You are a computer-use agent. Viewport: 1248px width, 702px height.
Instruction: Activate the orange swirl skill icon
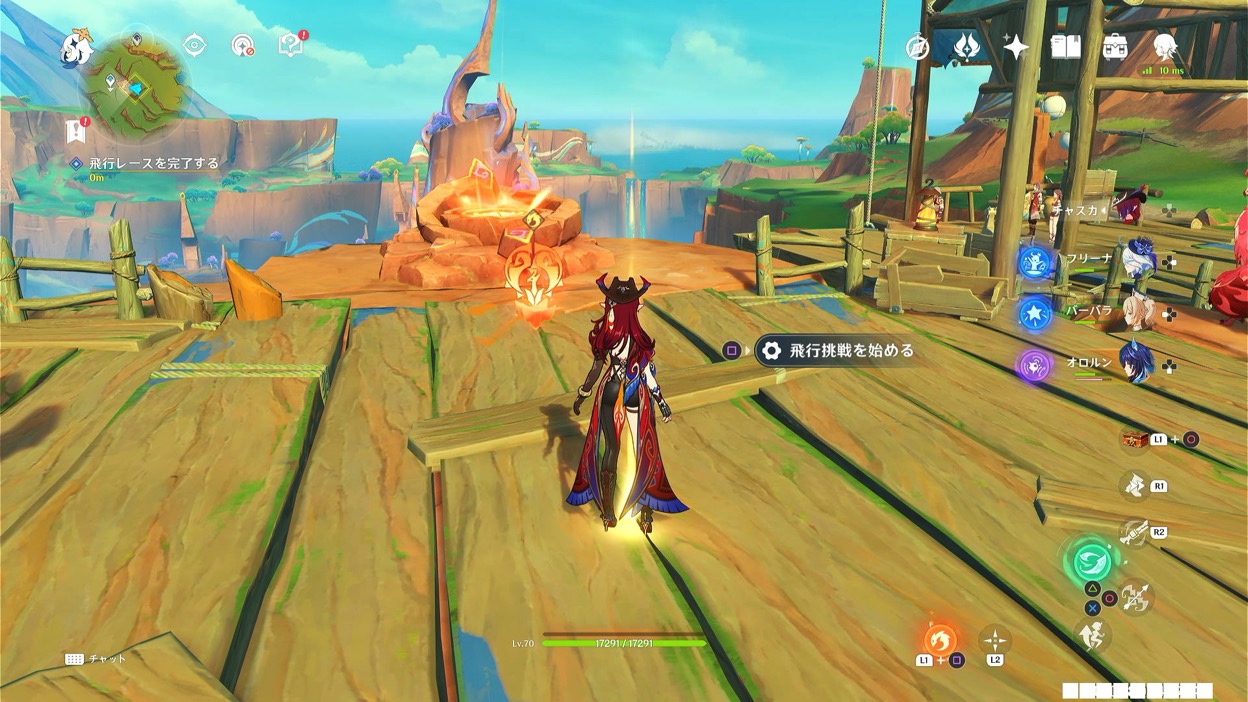[940, 640]
